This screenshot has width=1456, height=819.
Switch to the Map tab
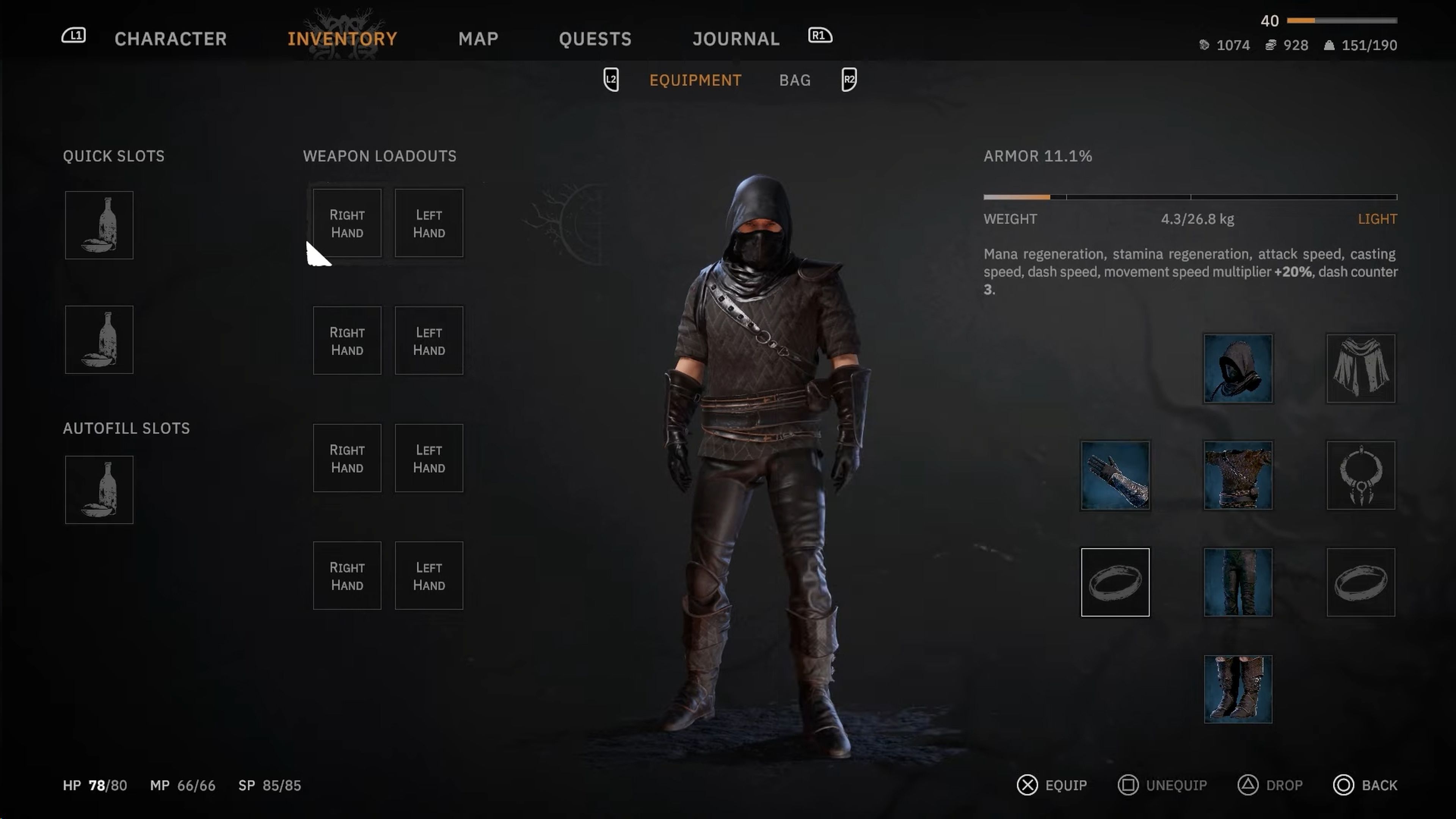pos(478,38)
